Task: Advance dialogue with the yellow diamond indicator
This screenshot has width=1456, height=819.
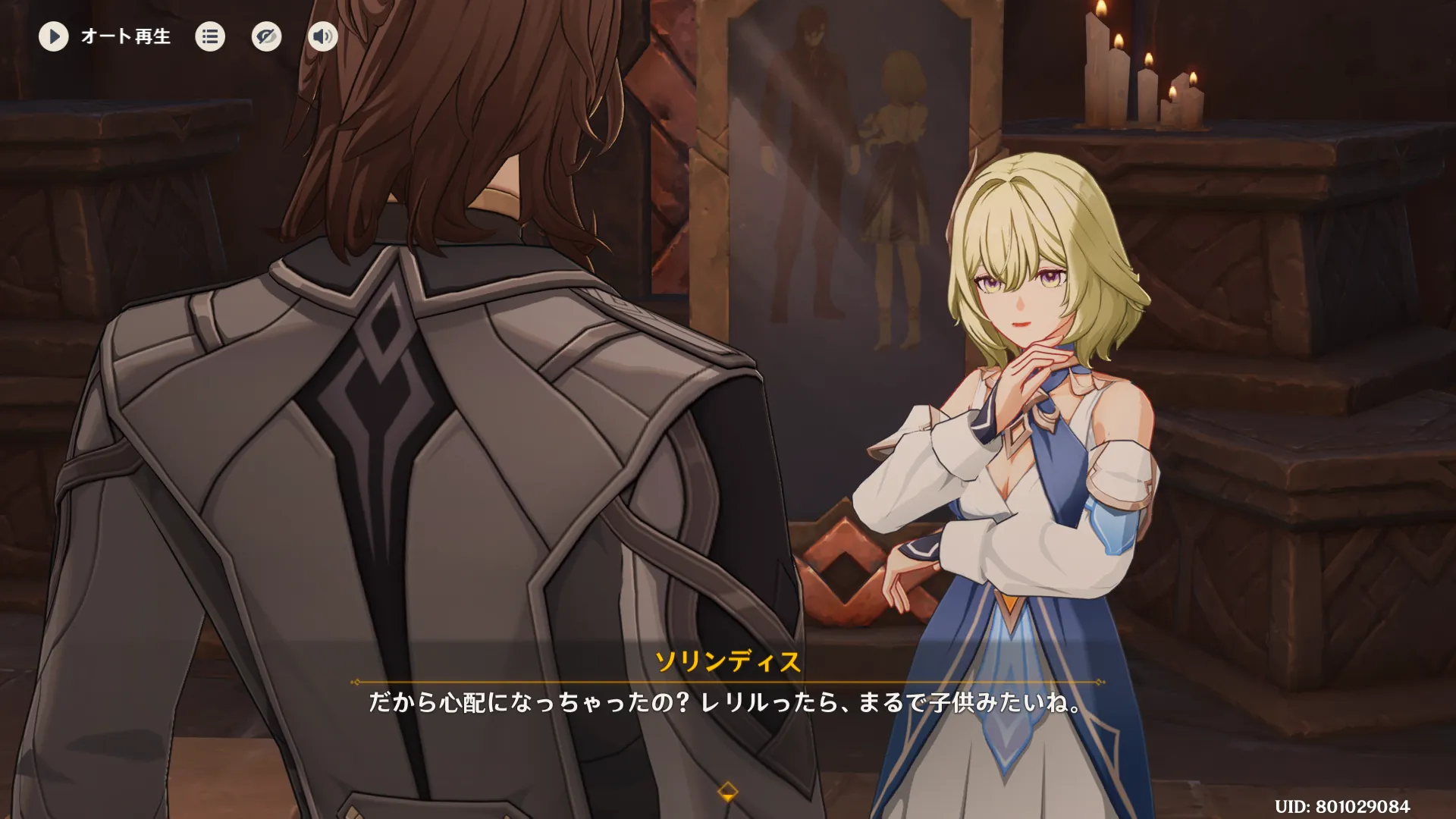Action: click(x=727, y=792)
